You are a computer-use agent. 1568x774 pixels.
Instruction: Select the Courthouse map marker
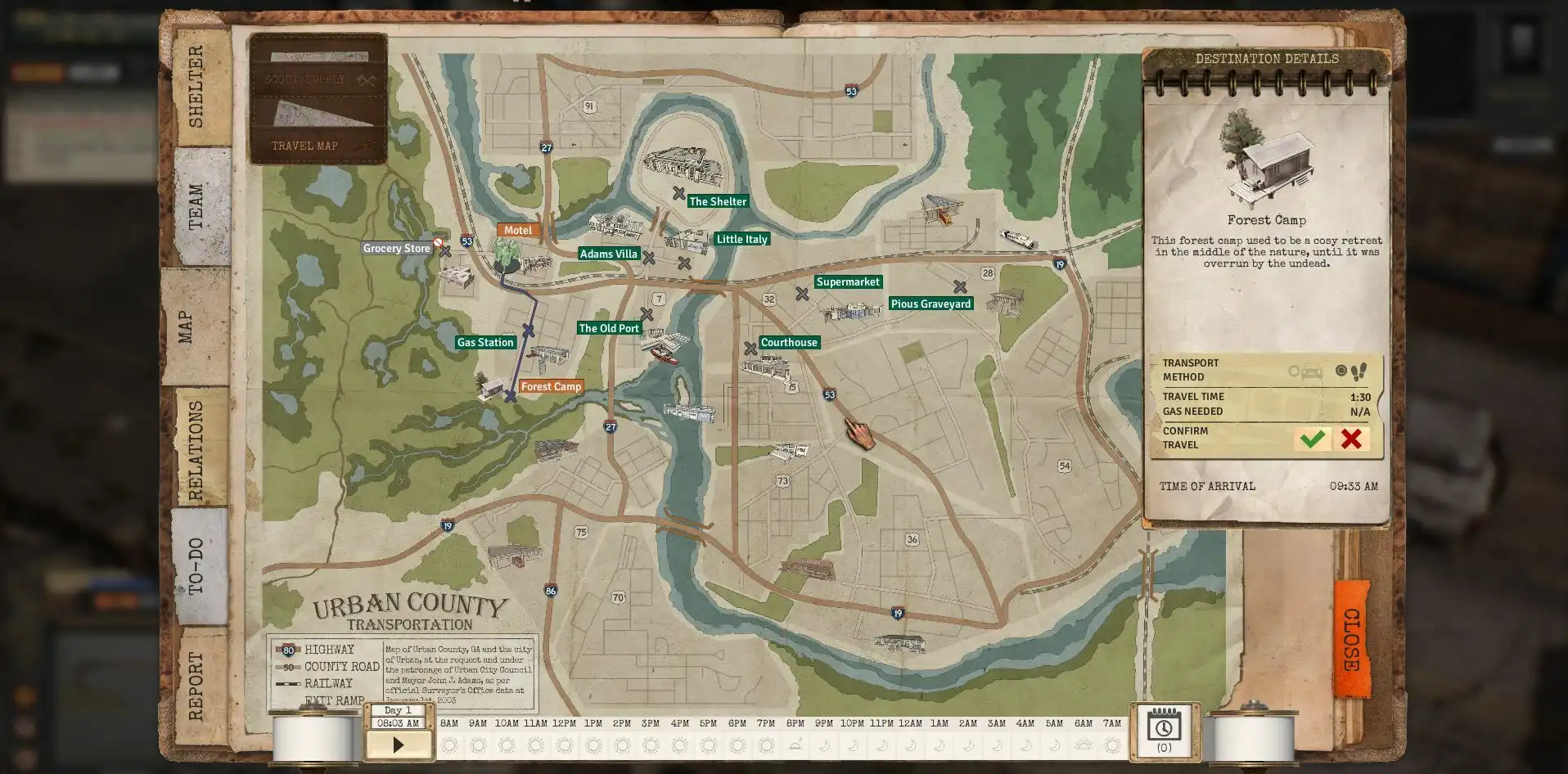click(789, 343)
